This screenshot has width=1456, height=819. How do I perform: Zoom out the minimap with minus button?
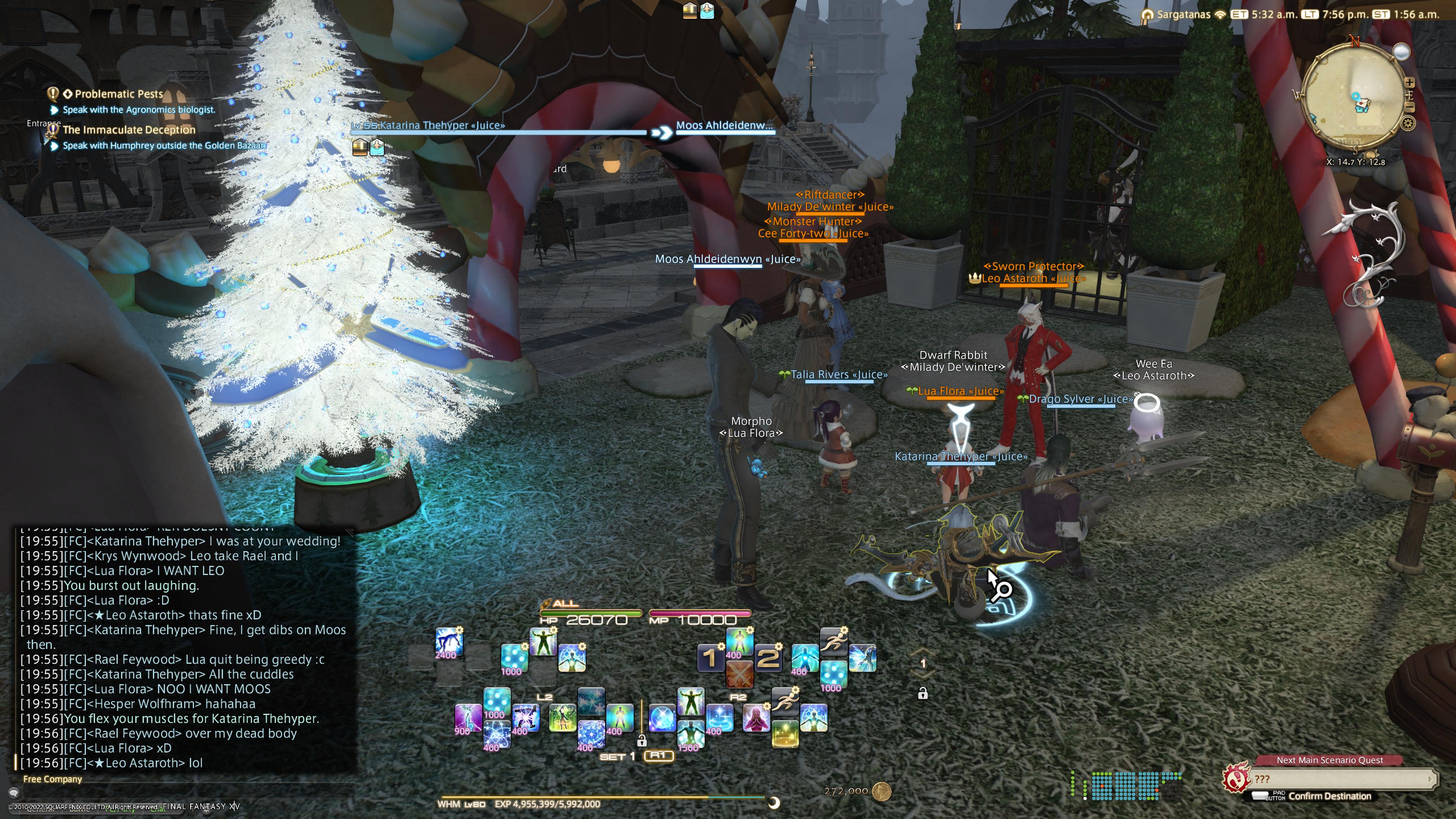[1410, 107]
